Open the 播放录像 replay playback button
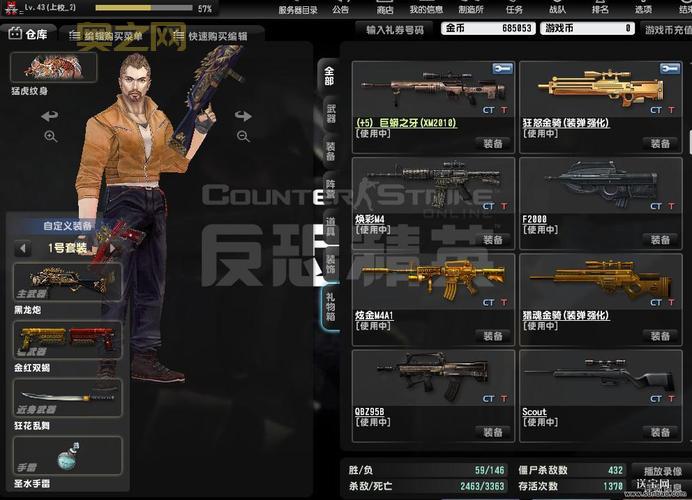Viewport: 692px width, 500px height. (x=662, y=470)
